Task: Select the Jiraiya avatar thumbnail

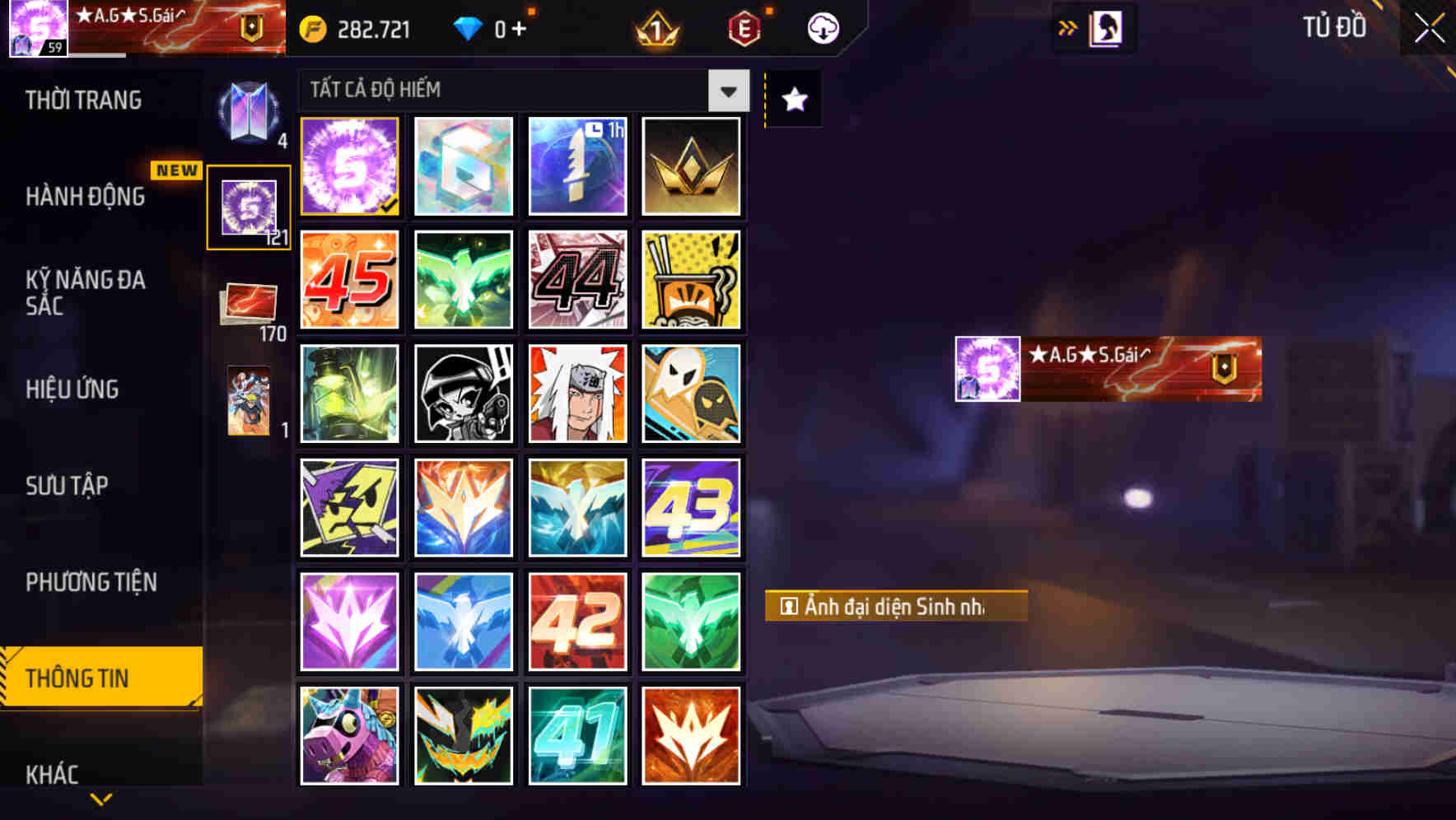Action: pos(577,394)
